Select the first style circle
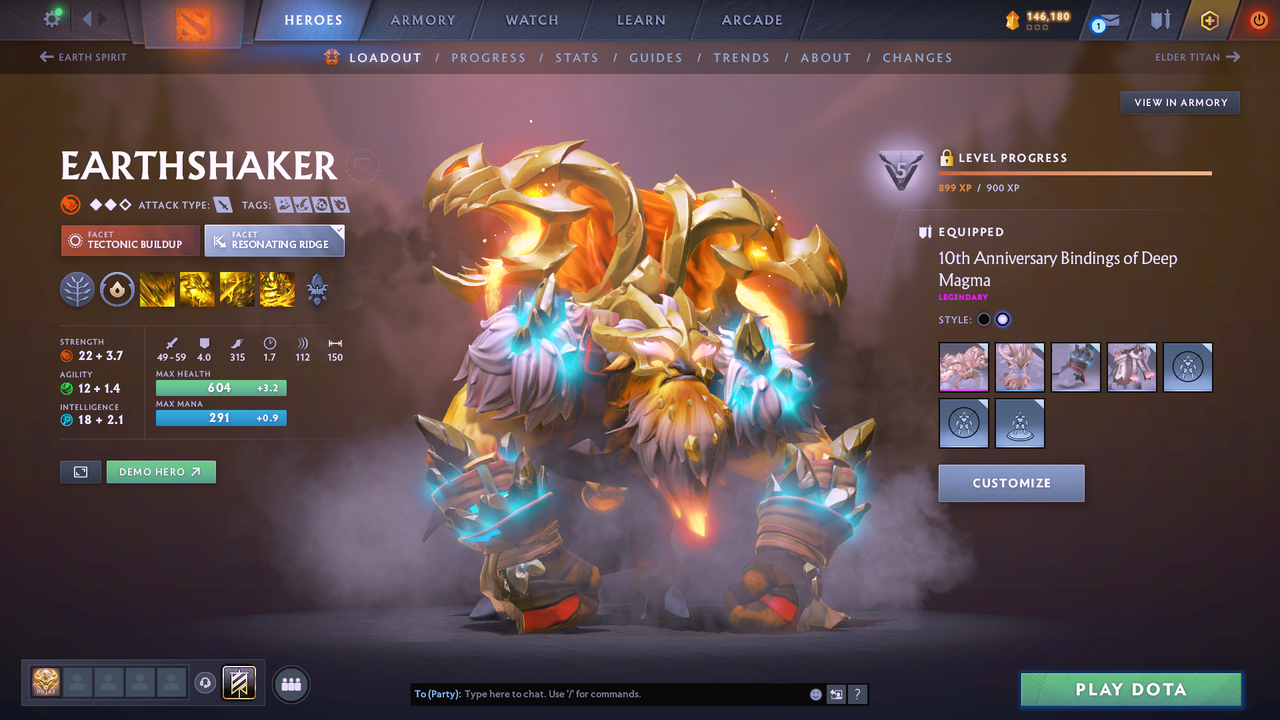 (x=983, y=319)
